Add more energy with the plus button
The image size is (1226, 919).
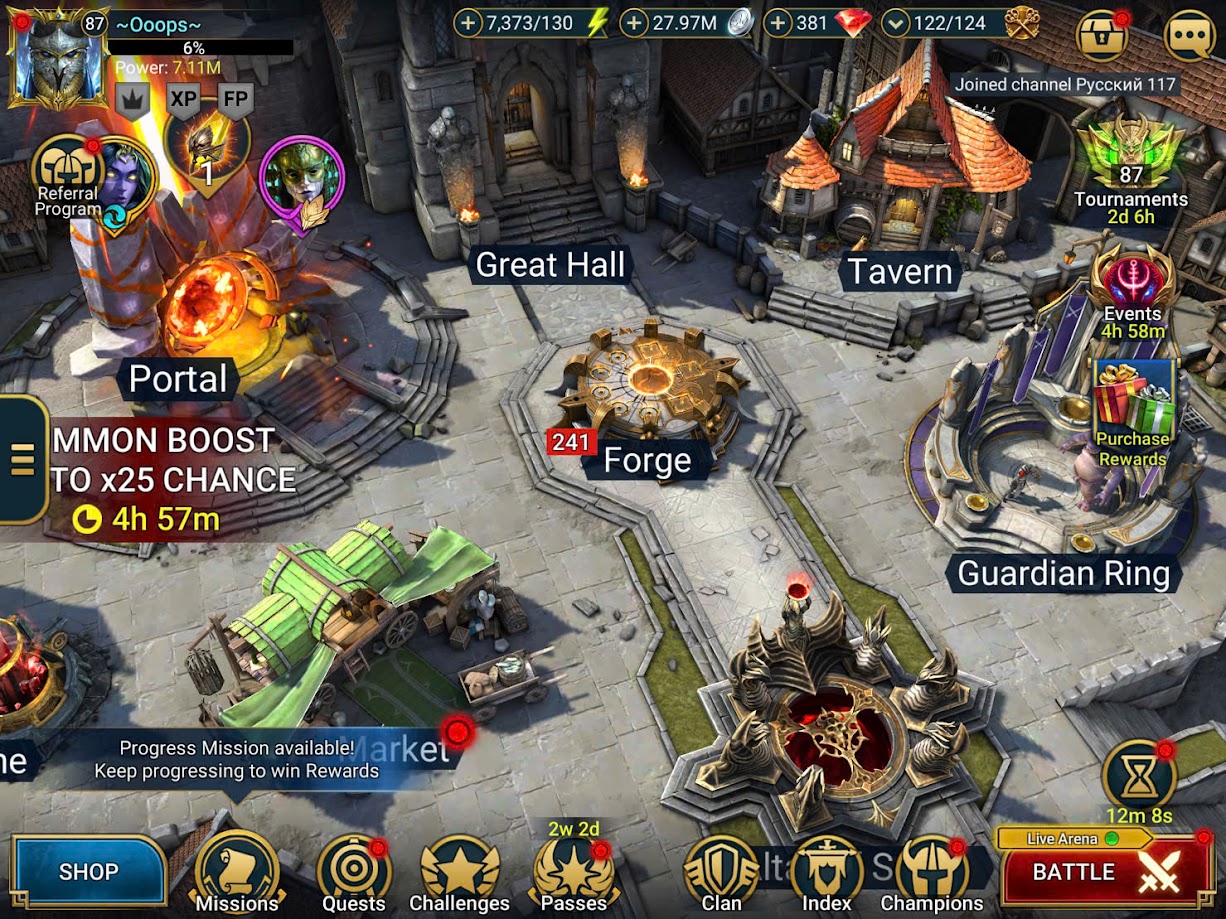point(469,23)
